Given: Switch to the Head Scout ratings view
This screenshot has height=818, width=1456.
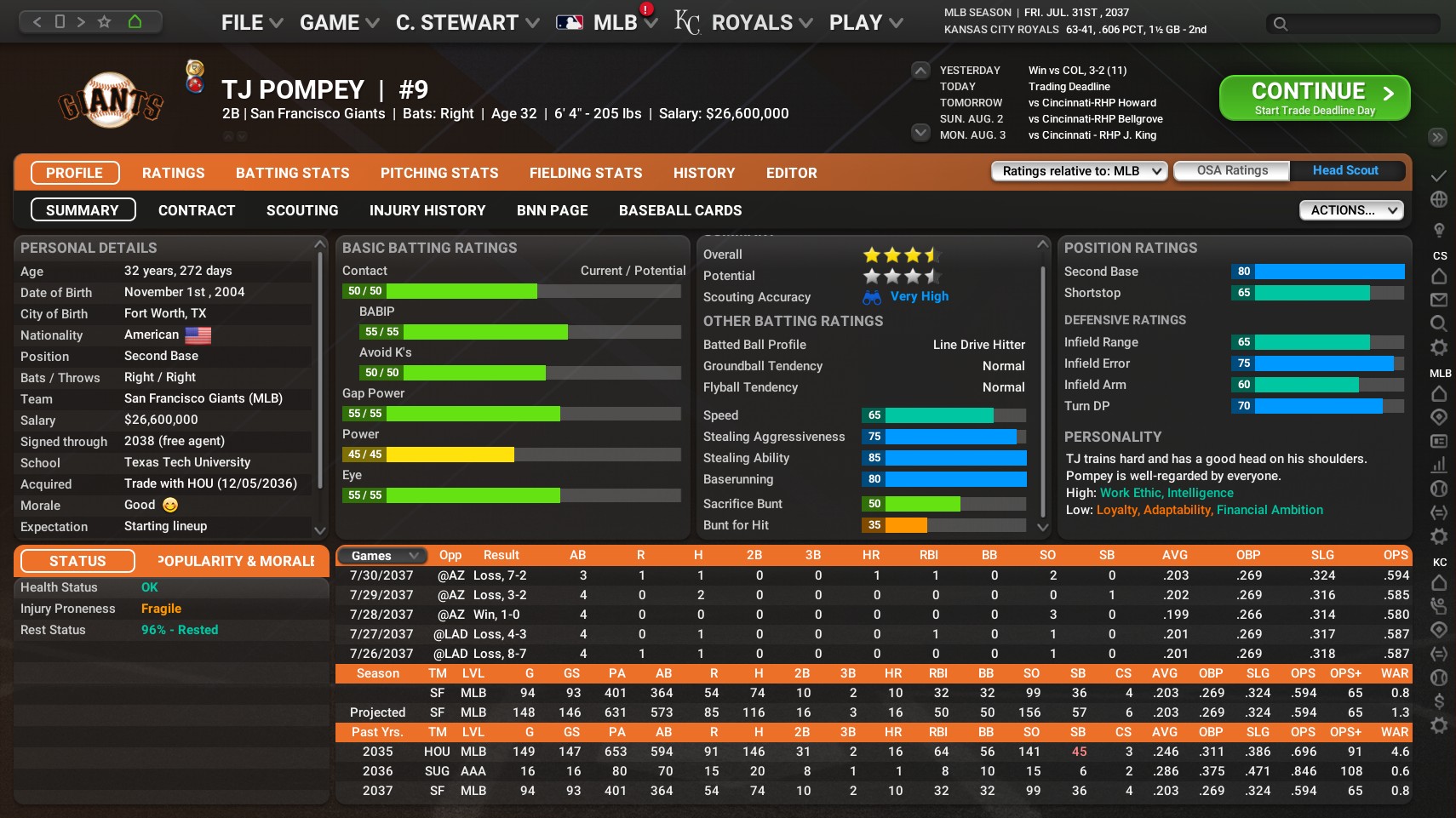Looking at the screenshot, I should pyautogui.click(x=1345, y=170).
